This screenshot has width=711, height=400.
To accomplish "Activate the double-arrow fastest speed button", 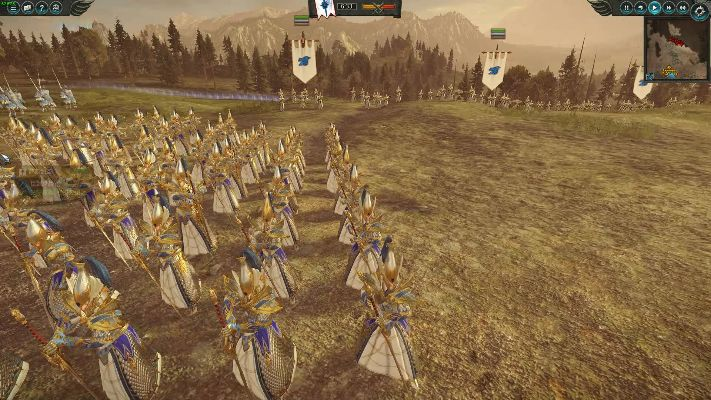I will pos(683,7).
